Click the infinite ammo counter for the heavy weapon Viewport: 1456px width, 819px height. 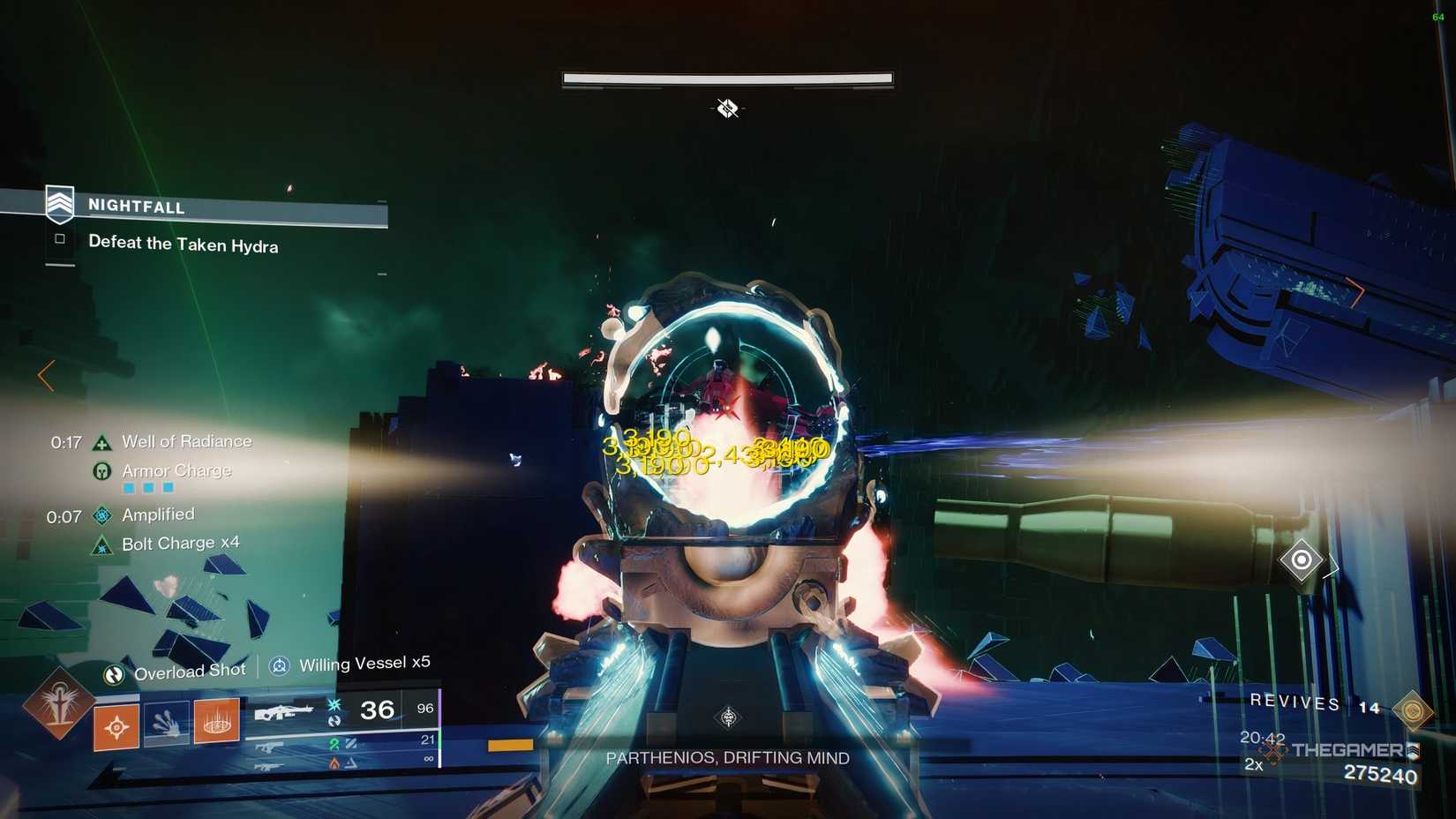(x=428, y=756)
